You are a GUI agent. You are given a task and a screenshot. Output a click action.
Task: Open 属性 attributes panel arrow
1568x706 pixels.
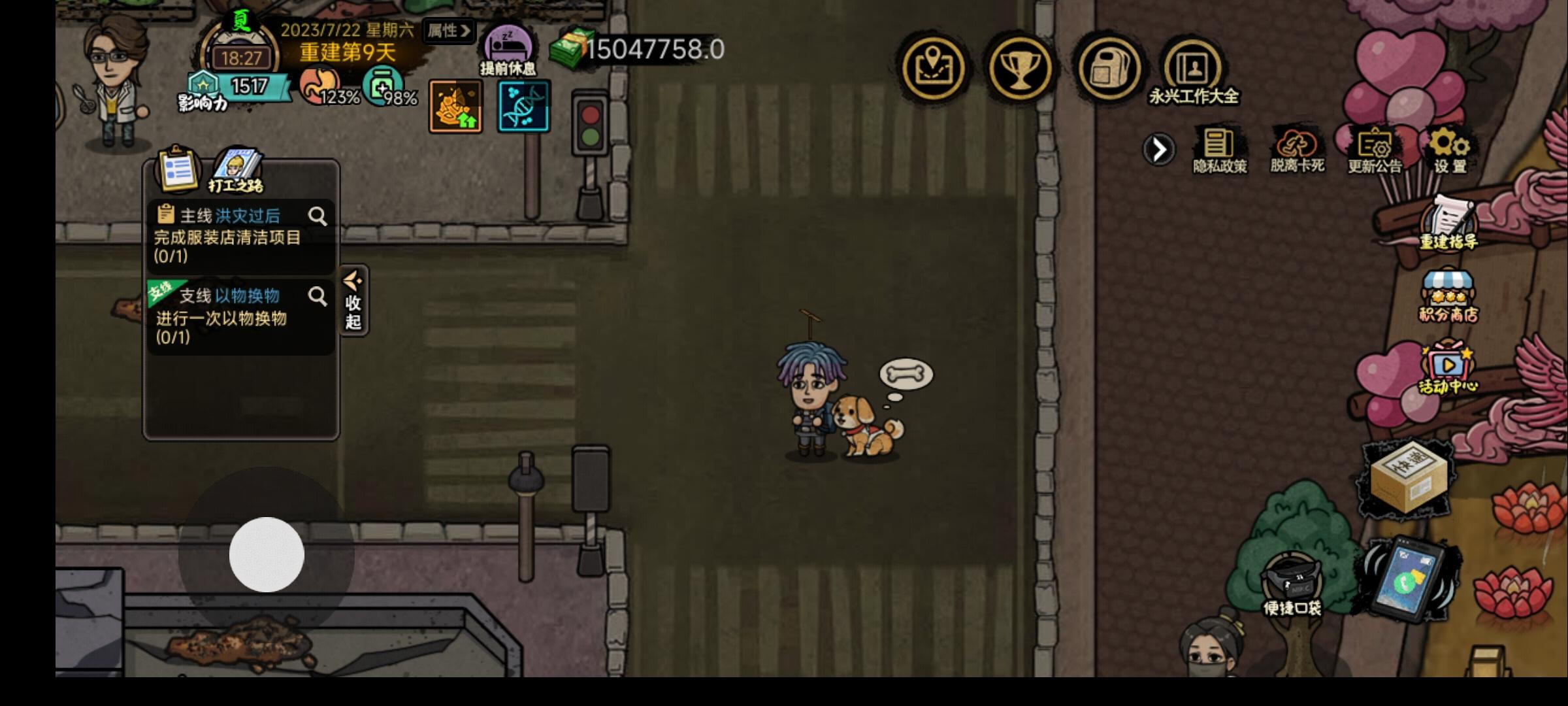tap(448, 31)
